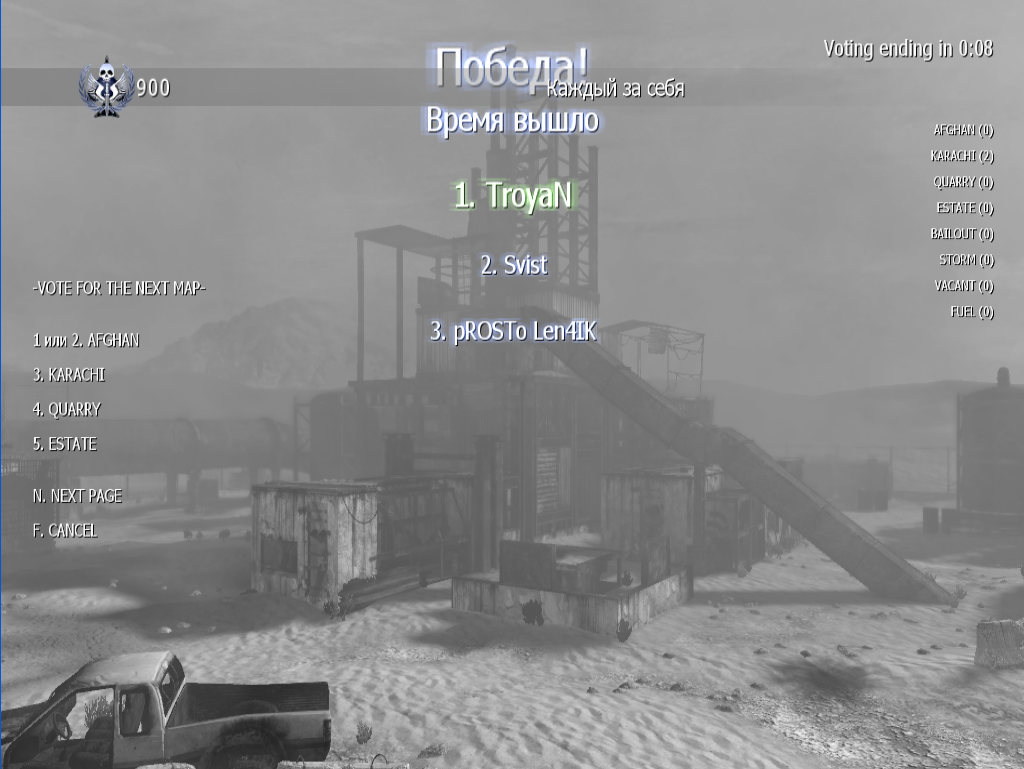Select 4. QUARRY as the next map

coord(66,409)
